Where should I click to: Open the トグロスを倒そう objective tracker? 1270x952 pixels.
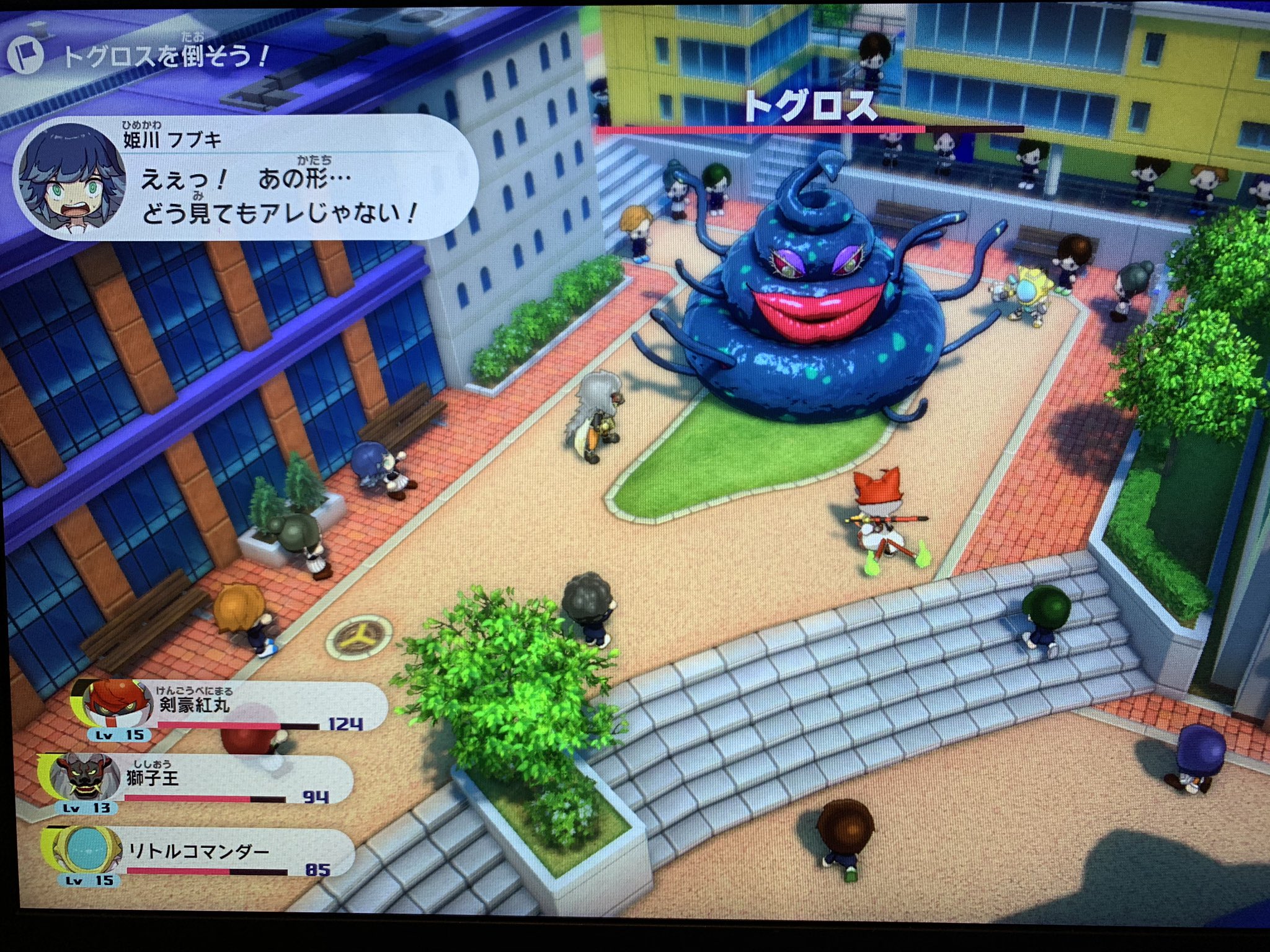tap(165, 57)
